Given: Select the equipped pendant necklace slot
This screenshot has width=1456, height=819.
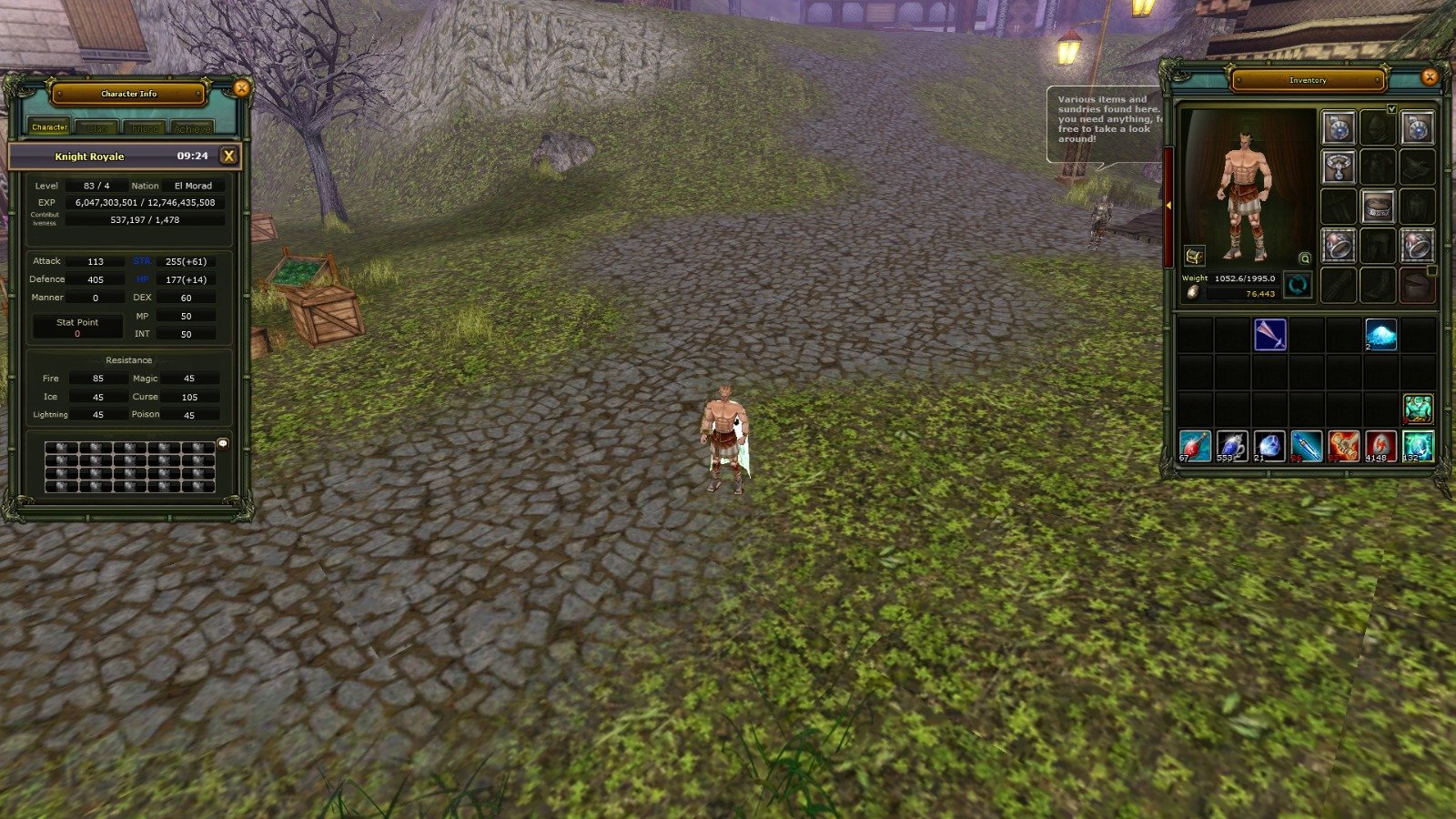Looking at the screenshot, I should 1338,167.
